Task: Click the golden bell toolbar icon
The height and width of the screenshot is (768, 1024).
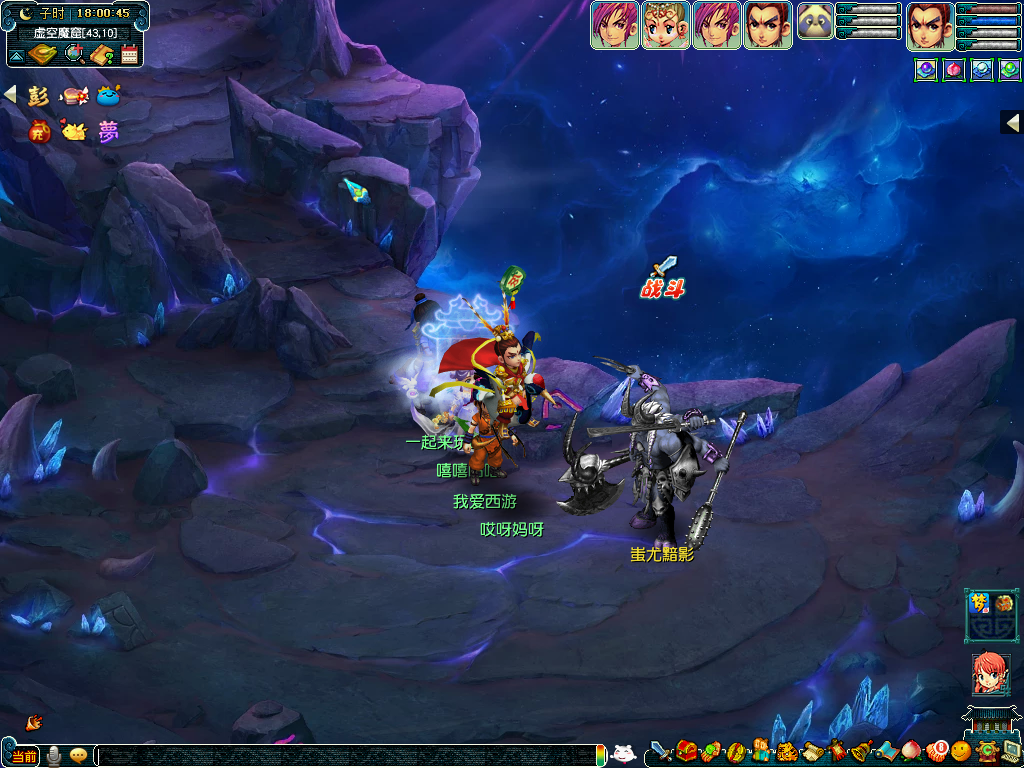Action: [862, 751]
